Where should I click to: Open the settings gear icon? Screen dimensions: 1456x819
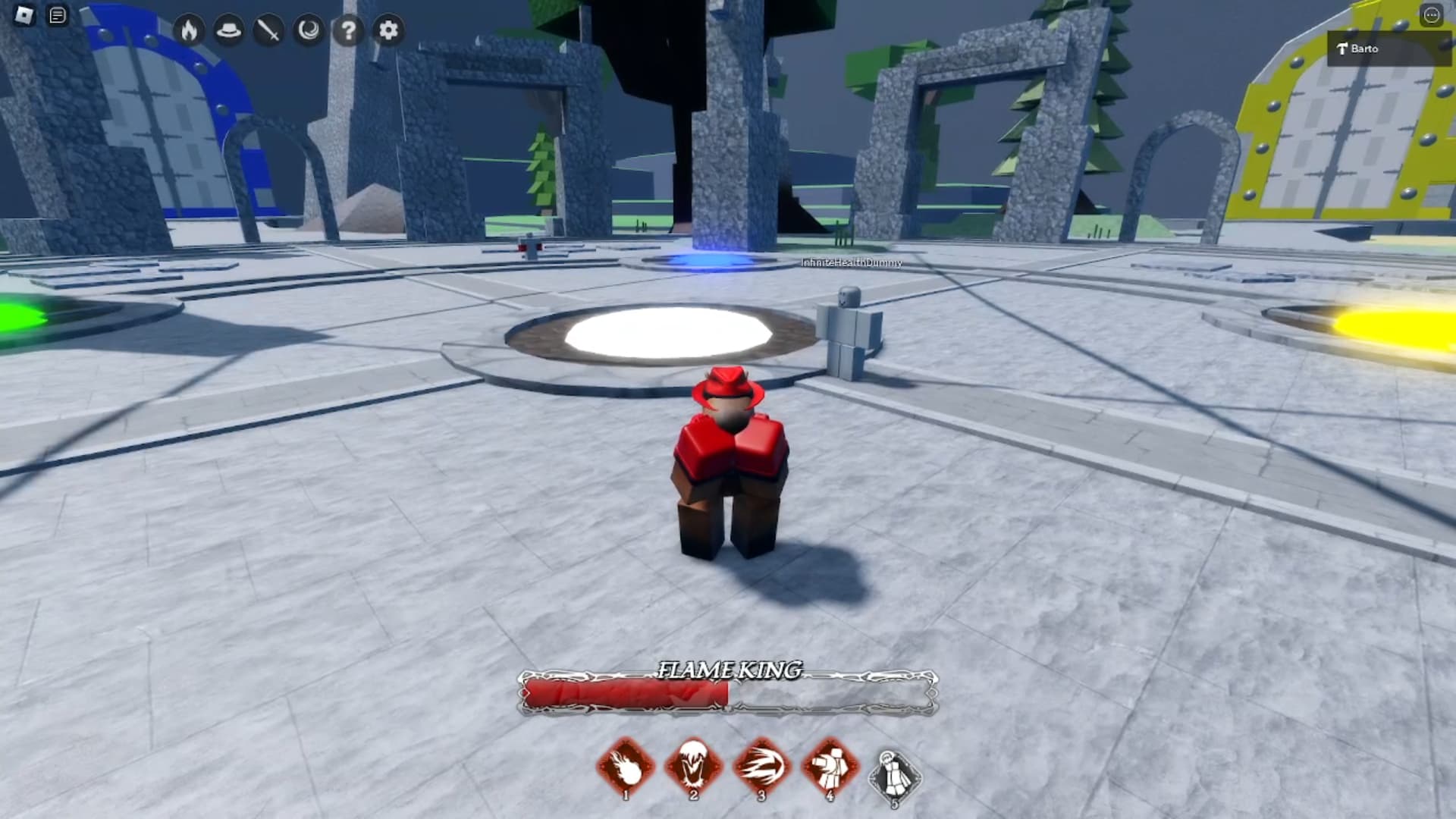tap(388, 31)
